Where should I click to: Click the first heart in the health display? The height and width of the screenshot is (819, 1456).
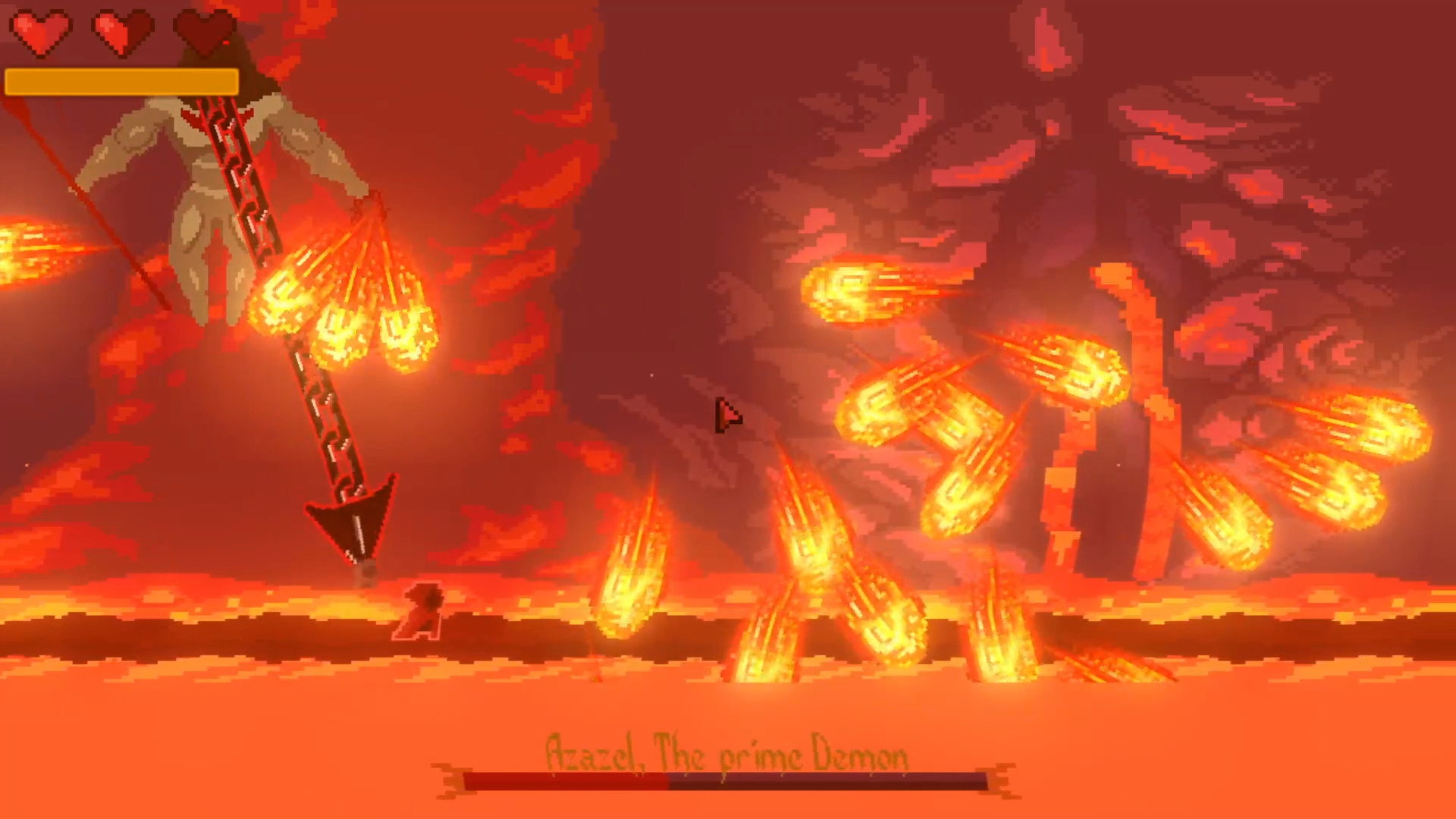(x=42, y=32)
